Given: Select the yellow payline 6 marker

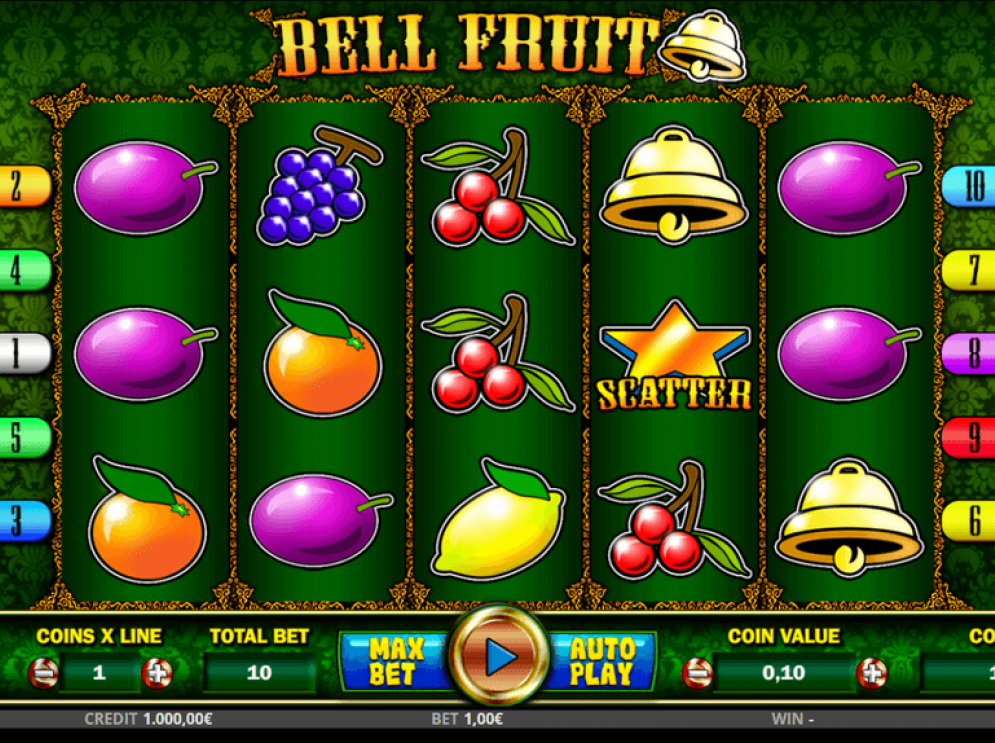Looking at the screenshot, I should tap(970, 520).
